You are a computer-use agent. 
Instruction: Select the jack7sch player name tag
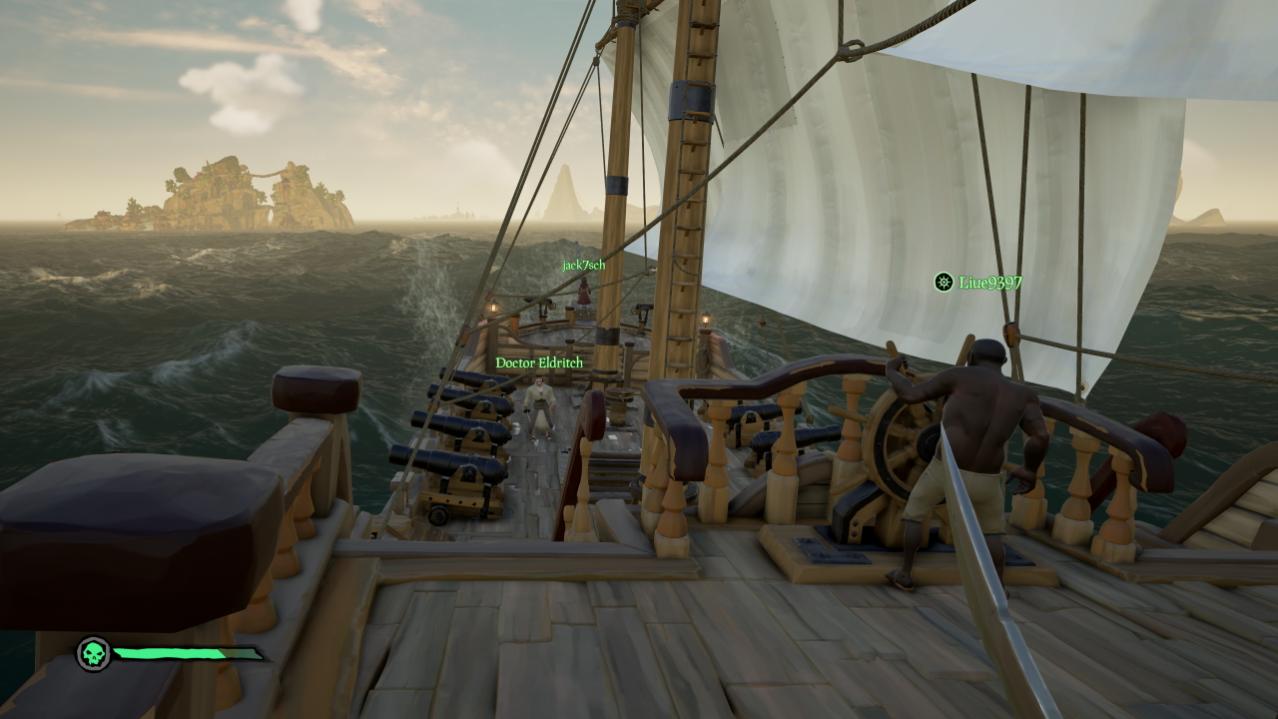(x=583, y=265)
